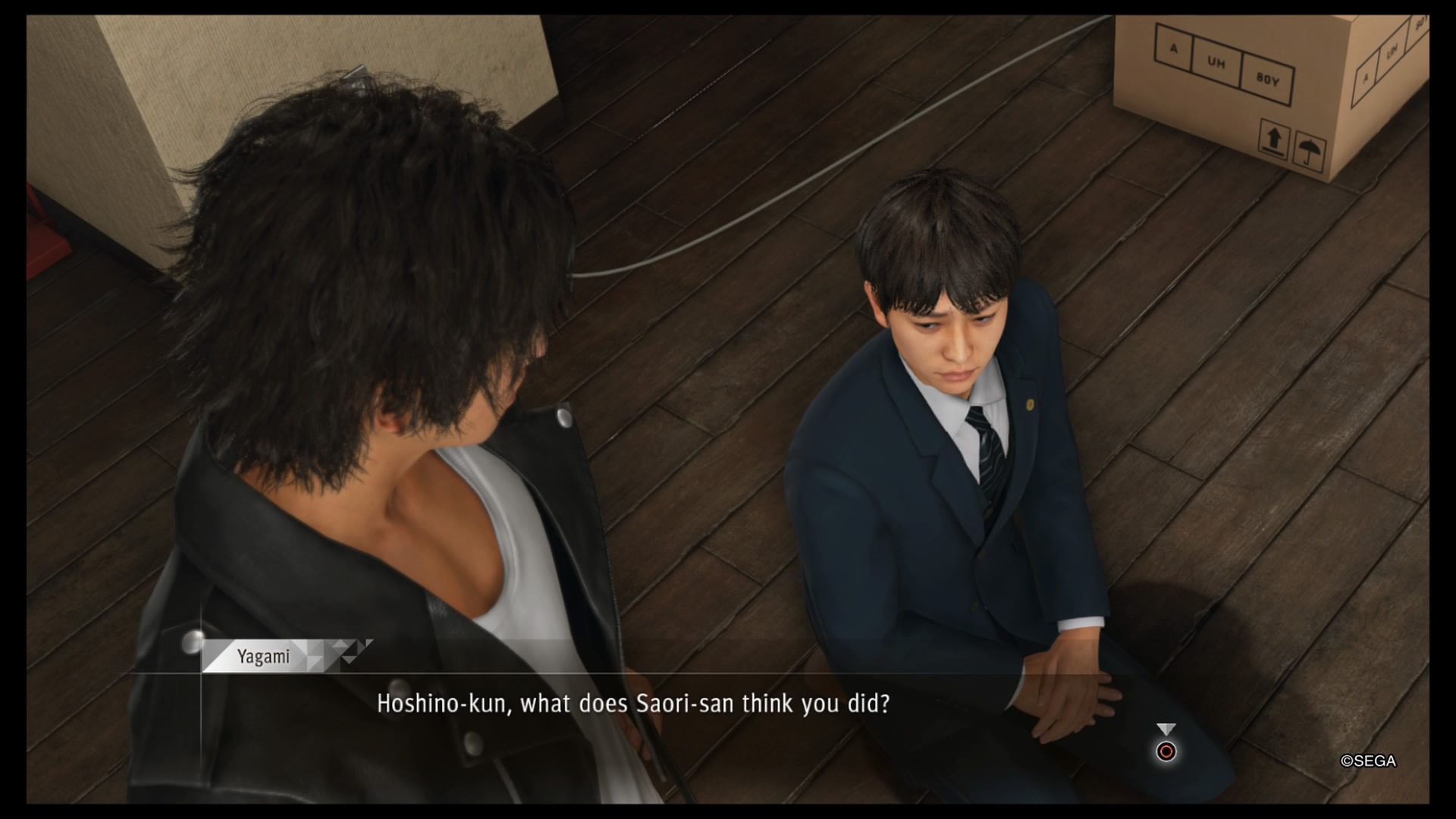Click the glowing button prompt indicator
This screenshot has width=1456, height=819.
[1165, 752]
